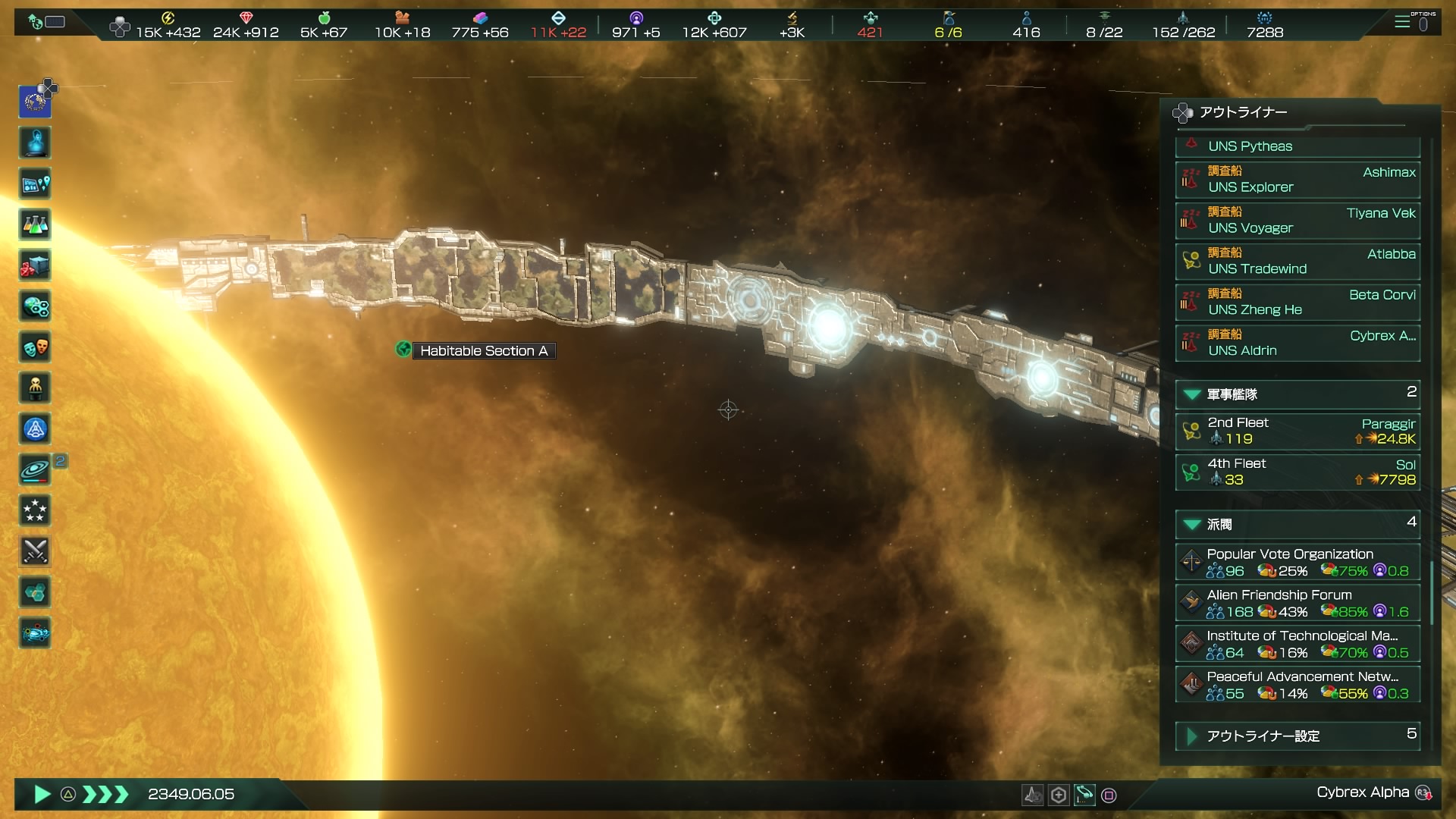Open the crossed swords war panel
This screenshot has height=819, width=1456.
(35, 551)
